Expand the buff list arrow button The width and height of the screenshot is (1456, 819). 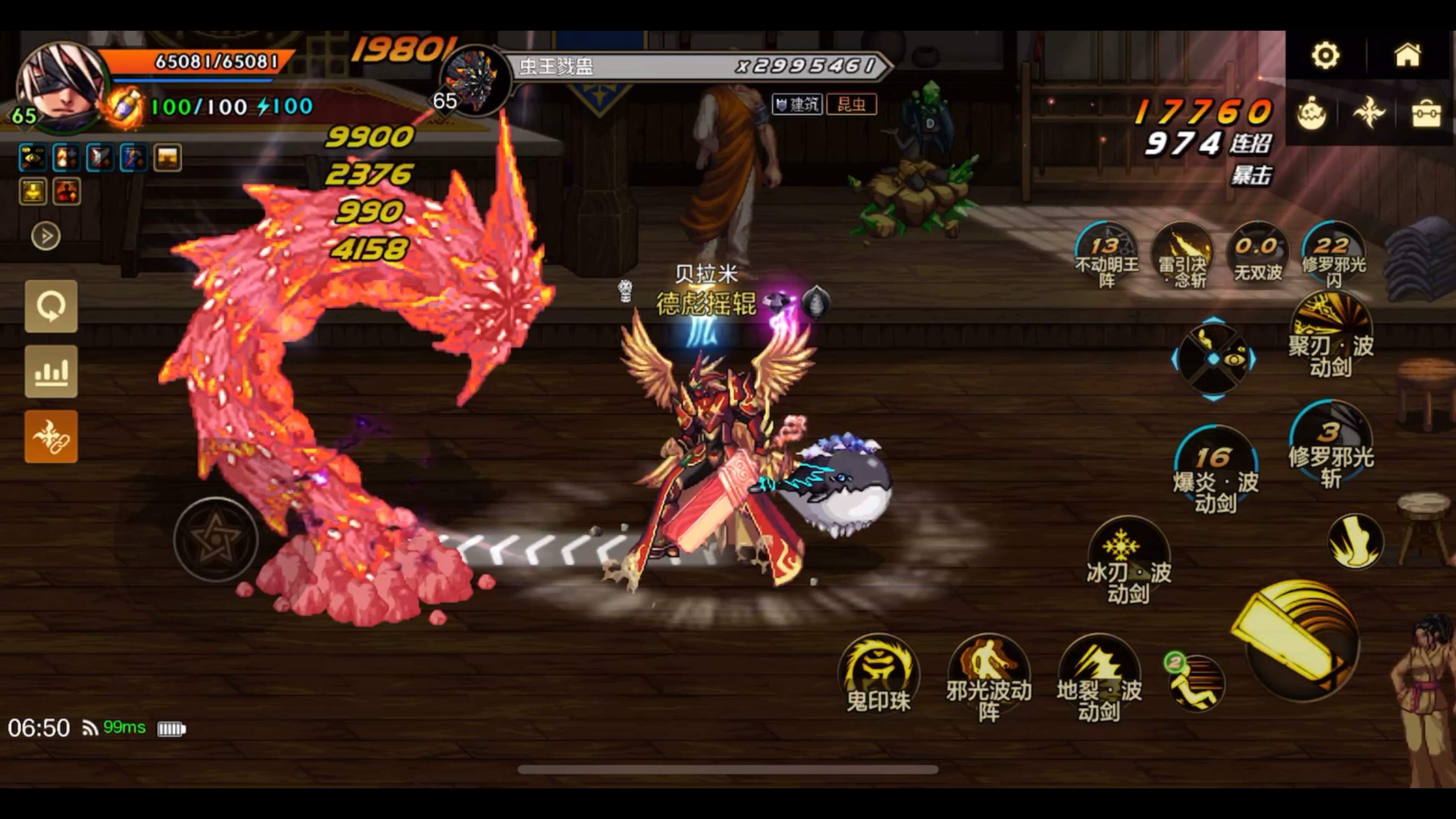pyautogui.click(x=46, y=236)
